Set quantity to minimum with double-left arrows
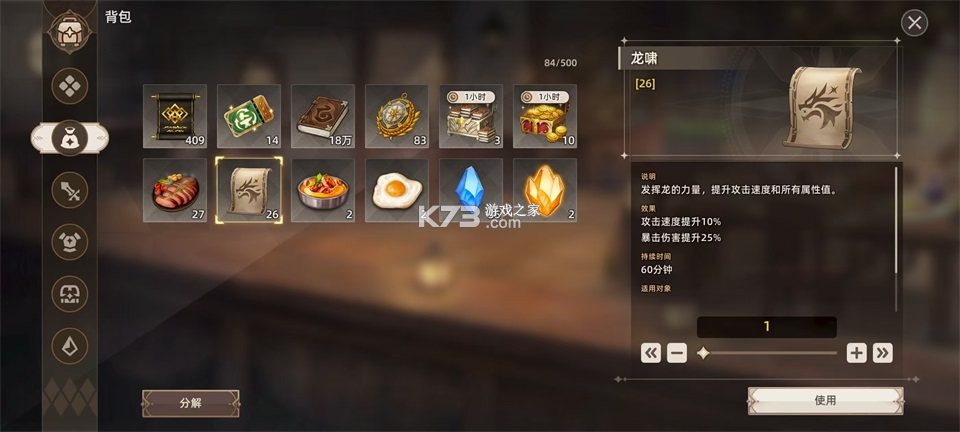This screenshot has width=960, height=432. point(651,352)
